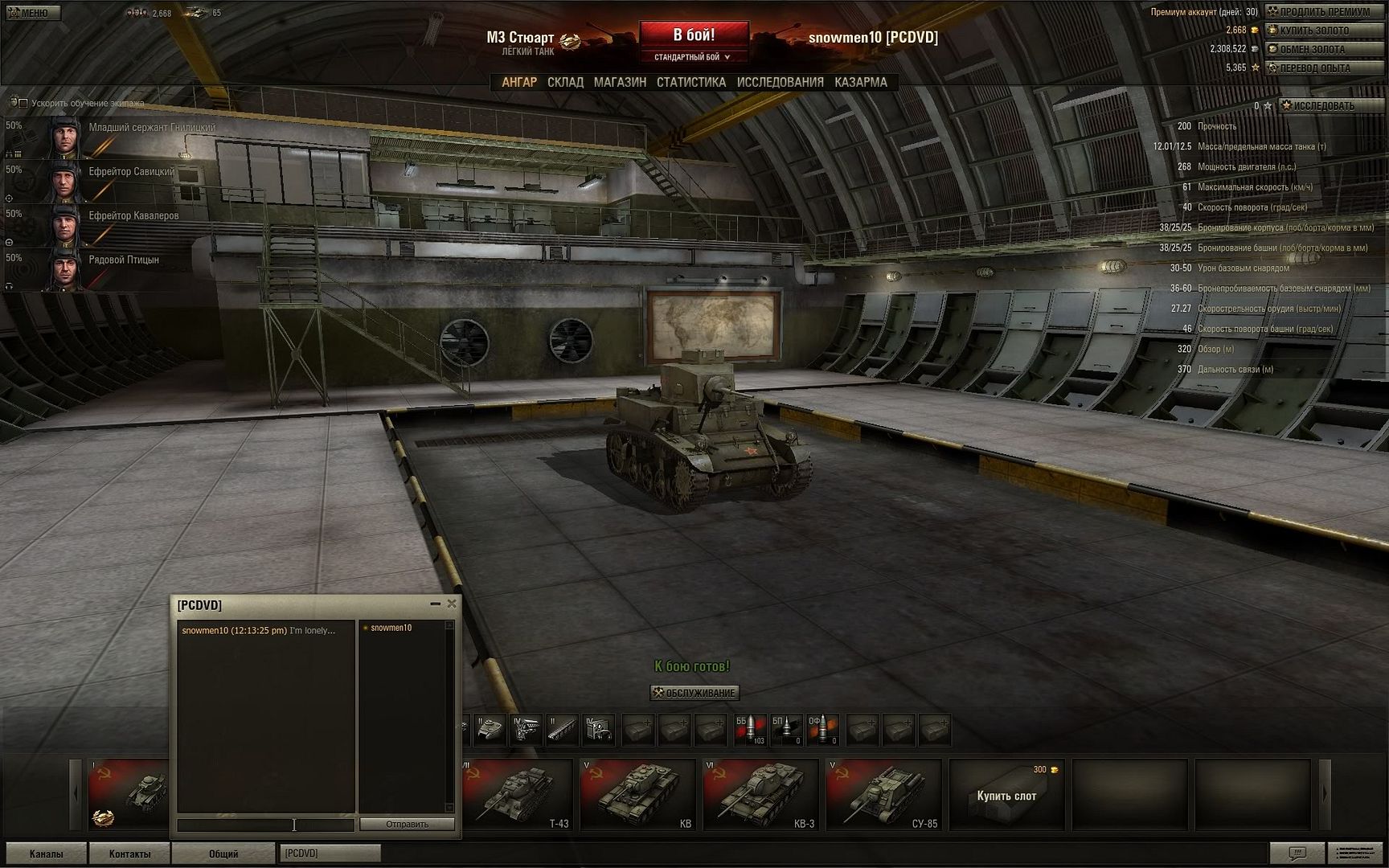Open the Контакты contacts button

(x=129, y=854)
